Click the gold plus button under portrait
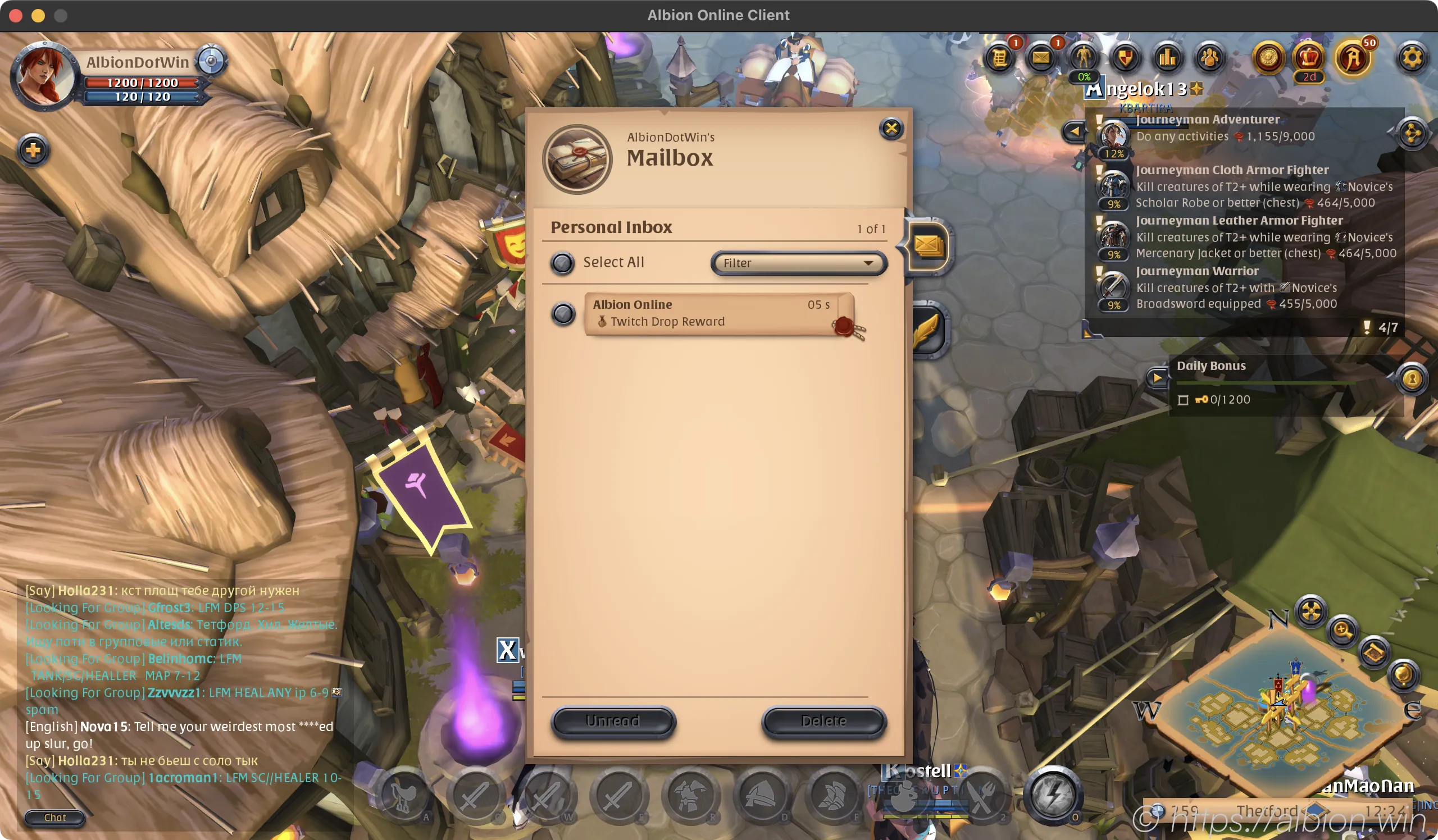Image resolution: width=1438 pixels, height=840 pixels. pyautogui.click(x=33, y=150)
